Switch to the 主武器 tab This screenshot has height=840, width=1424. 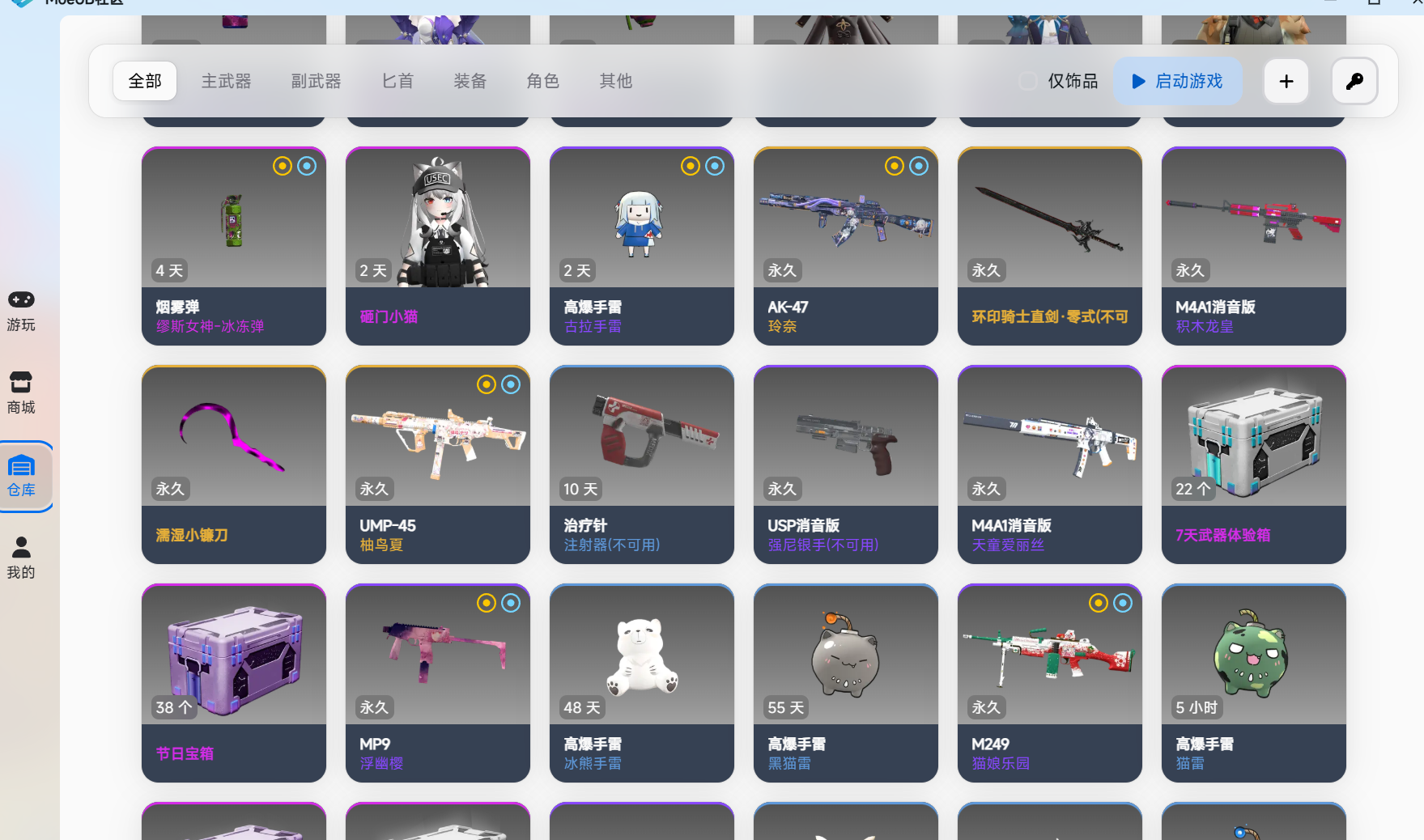click(x=227, y=81)
